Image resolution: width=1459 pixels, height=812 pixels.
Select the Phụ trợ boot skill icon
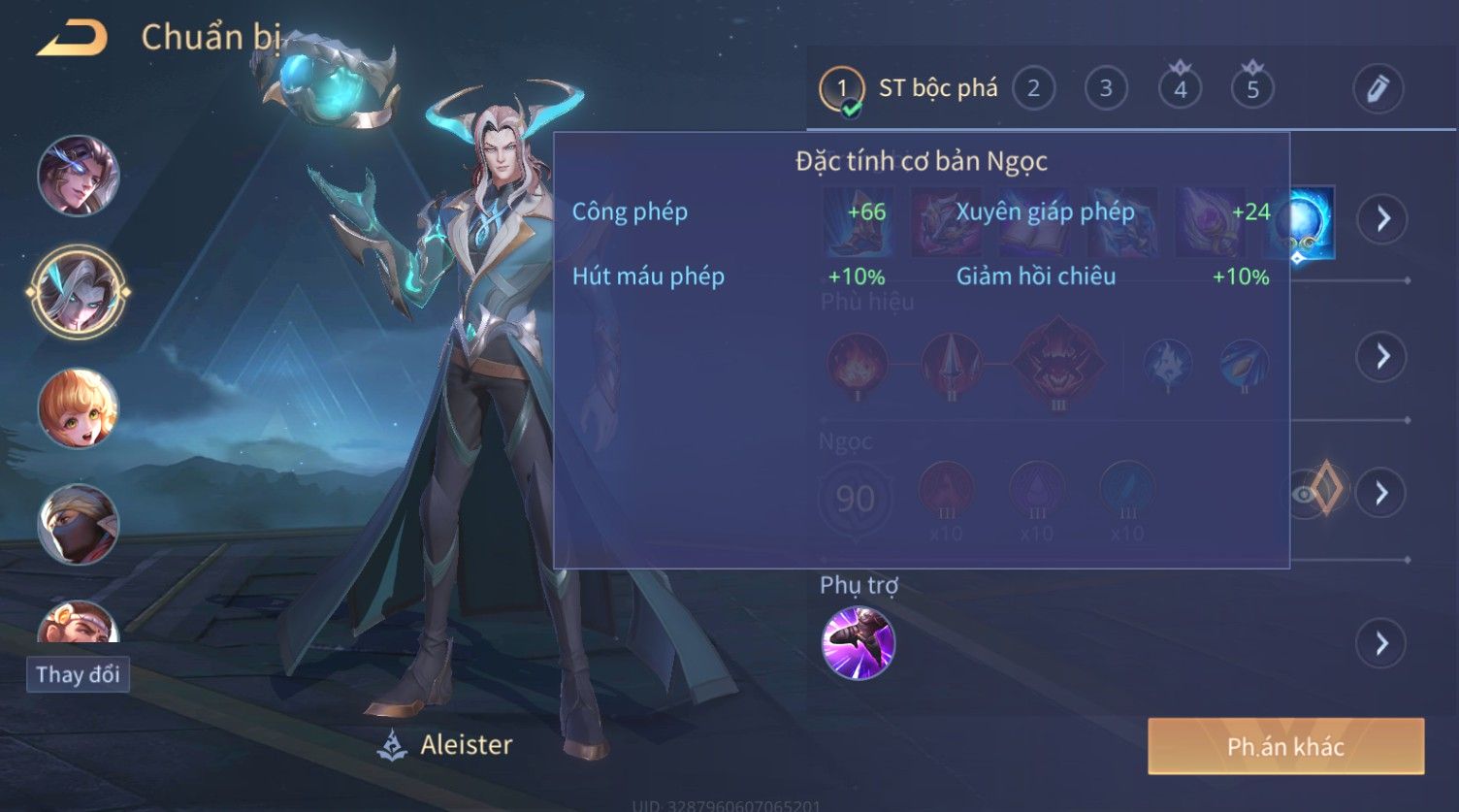tap(858, 643)
